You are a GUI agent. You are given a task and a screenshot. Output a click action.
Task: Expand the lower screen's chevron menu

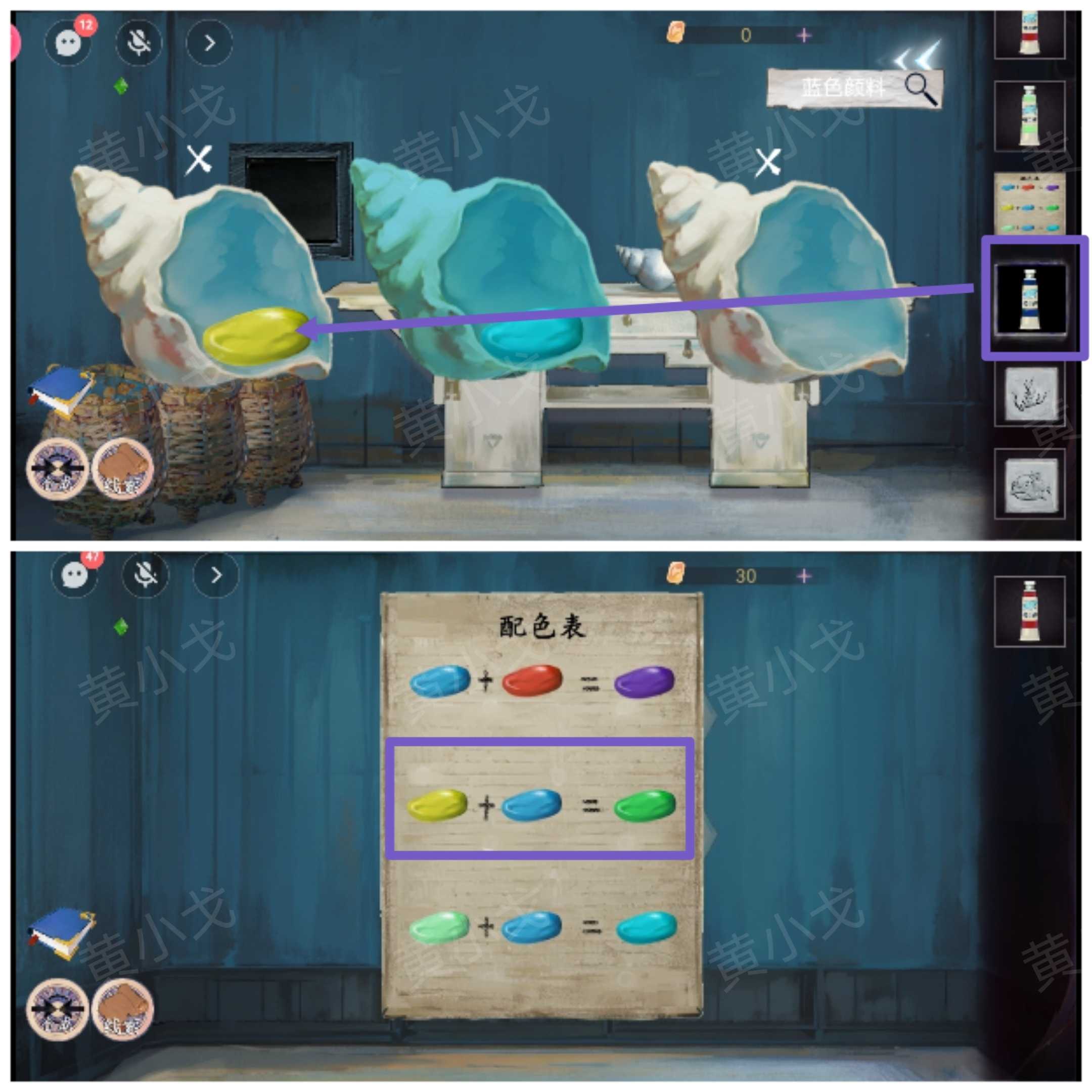coord(215,574)
